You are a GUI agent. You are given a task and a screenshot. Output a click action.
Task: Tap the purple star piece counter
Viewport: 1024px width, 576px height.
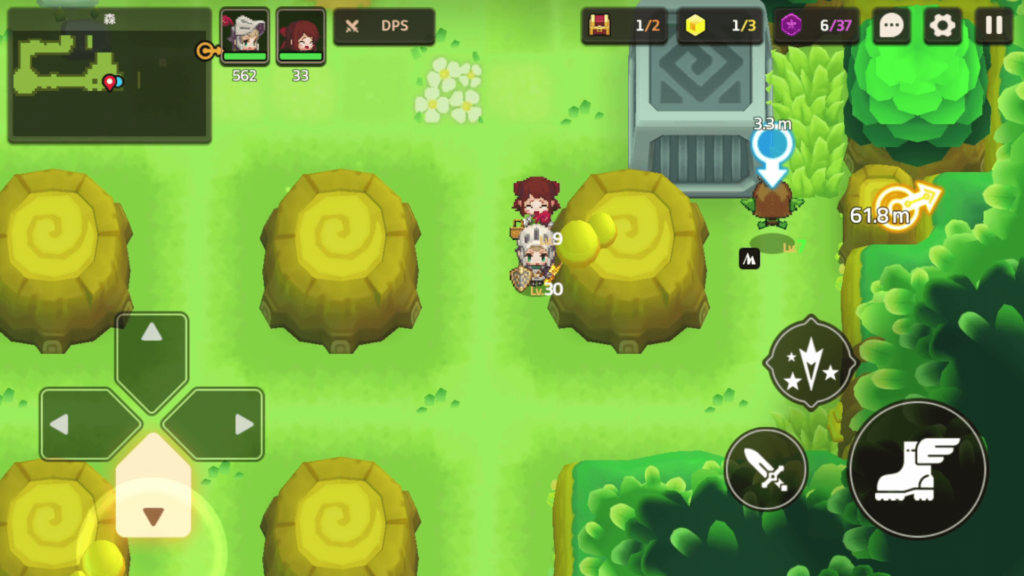click(816, 27)
